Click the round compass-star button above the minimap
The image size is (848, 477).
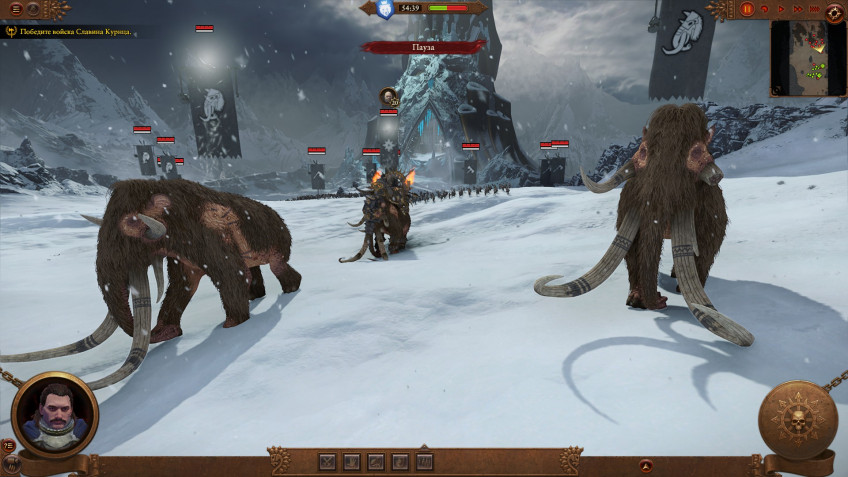[834, 11]
